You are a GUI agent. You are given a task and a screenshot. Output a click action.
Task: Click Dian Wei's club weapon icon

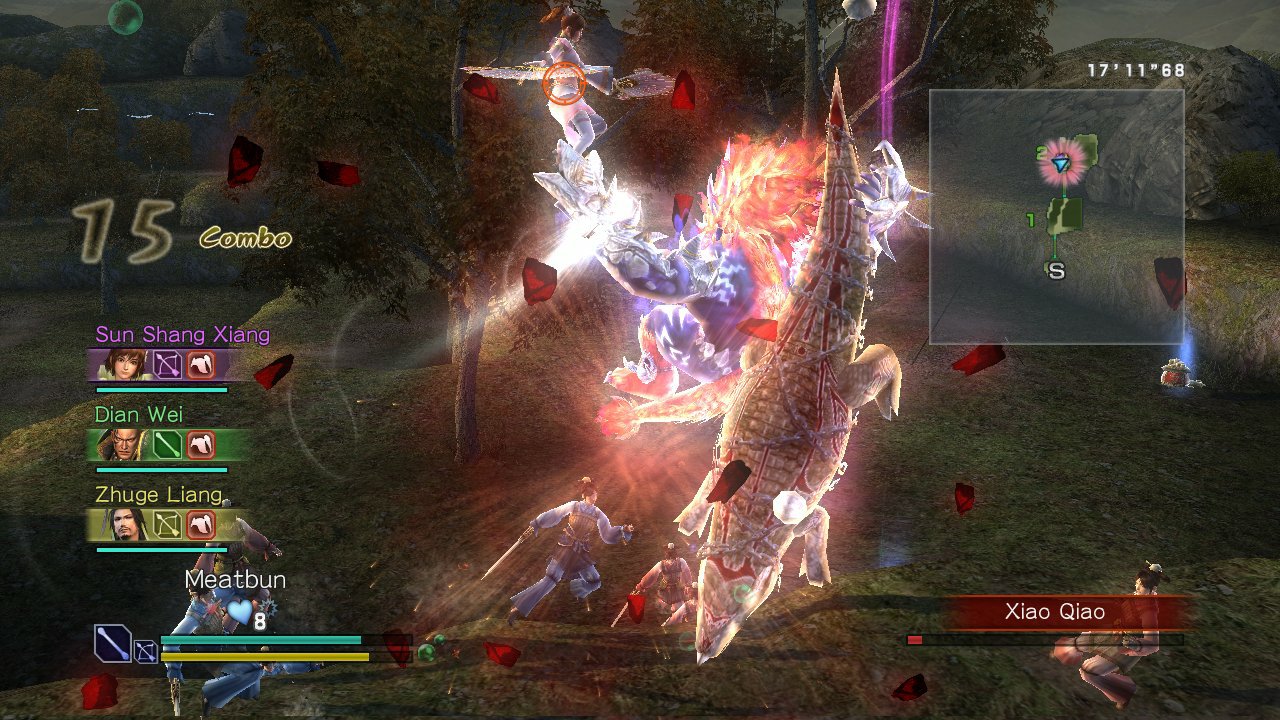[165, 445]
